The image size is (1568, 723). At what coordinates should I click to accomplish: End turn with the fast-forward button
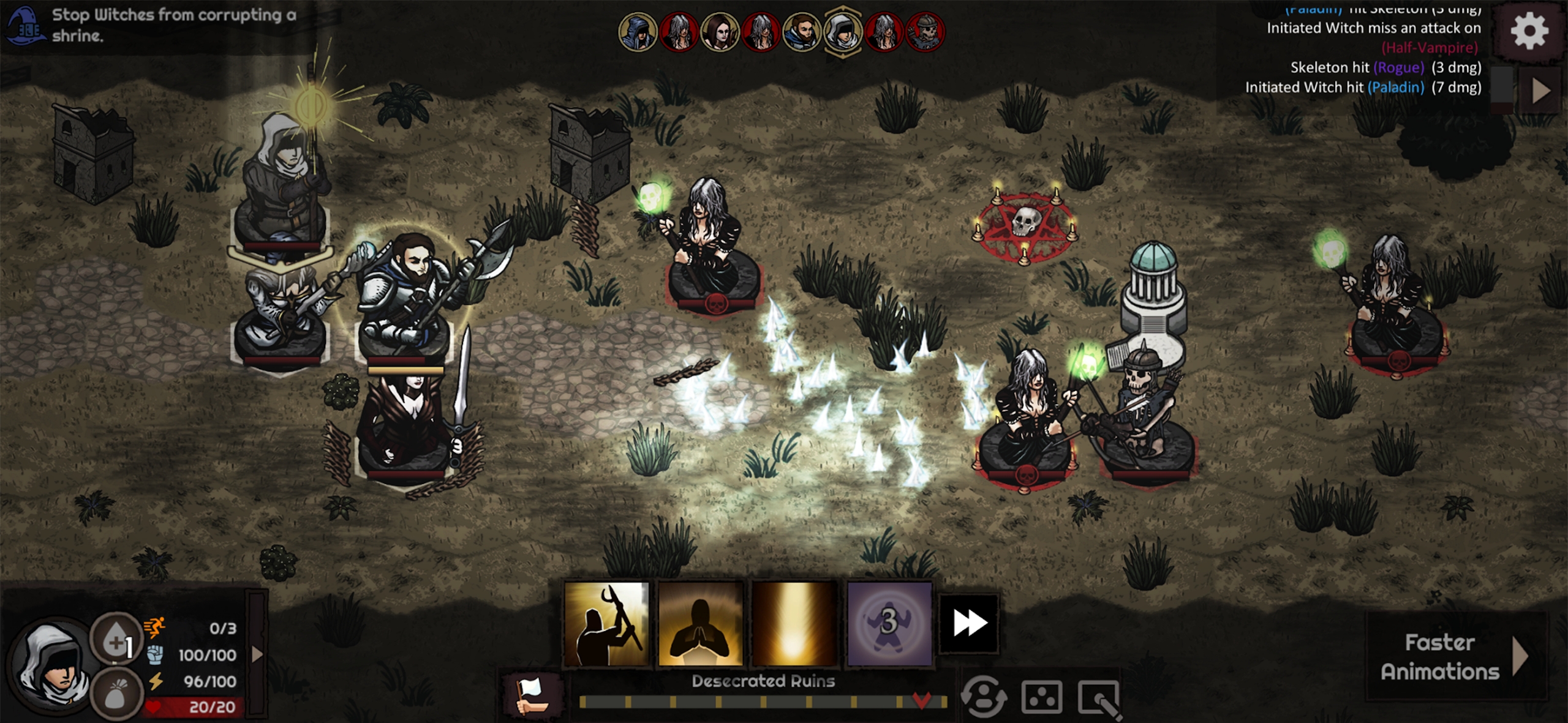click(969, 623)
